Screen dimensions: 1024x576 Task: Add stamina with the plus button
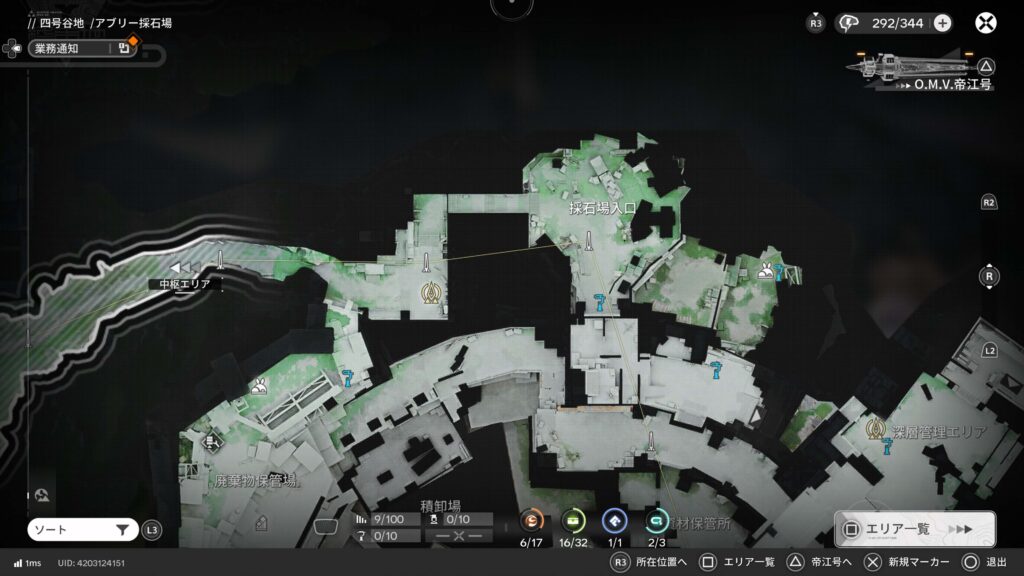[x=942, y=23]
